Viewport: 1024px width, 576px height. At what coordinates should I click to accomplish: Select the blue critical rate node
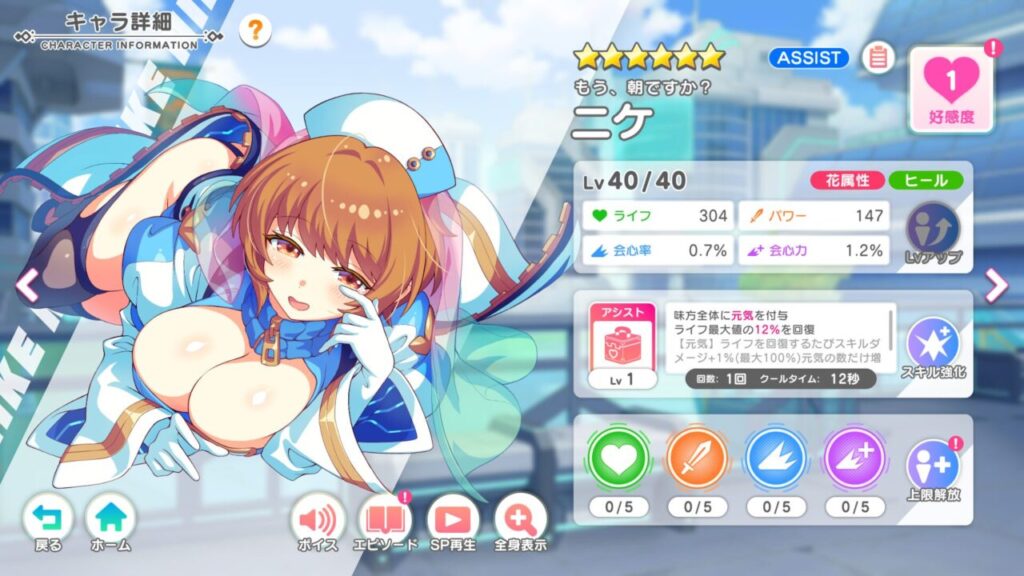pyautogui.click(x=775, y=460)
